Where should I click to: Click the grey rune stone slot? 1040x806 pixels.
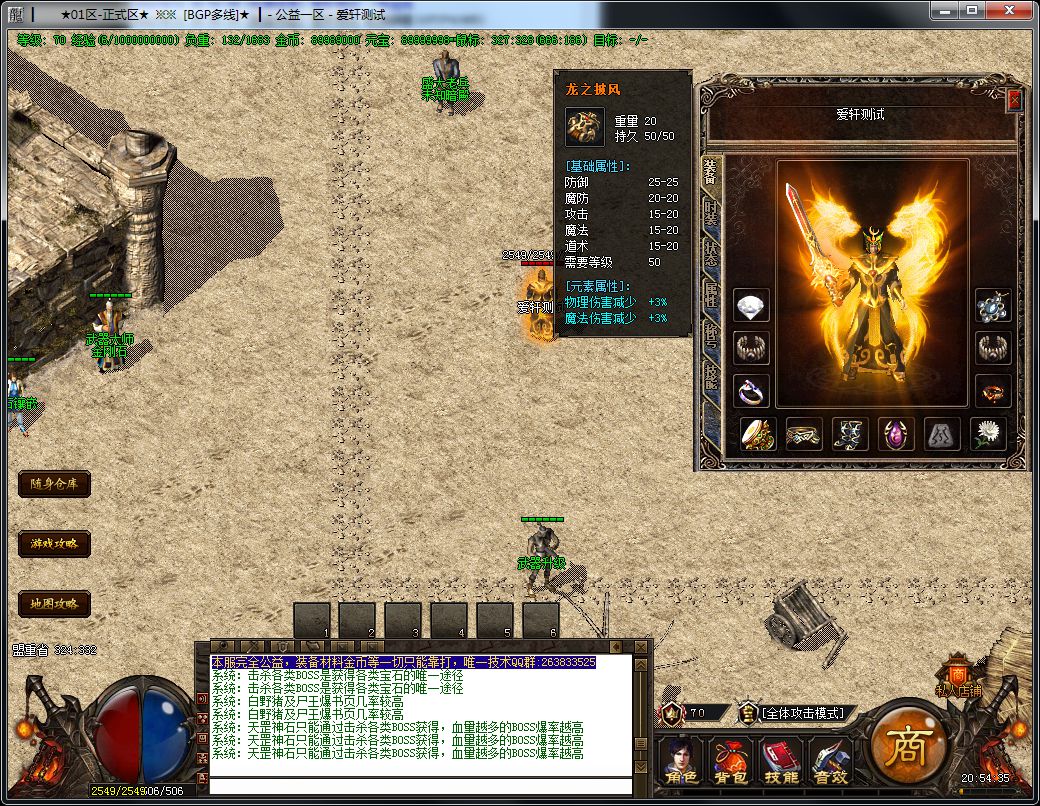pyautogui.click(x=942, y=434)
